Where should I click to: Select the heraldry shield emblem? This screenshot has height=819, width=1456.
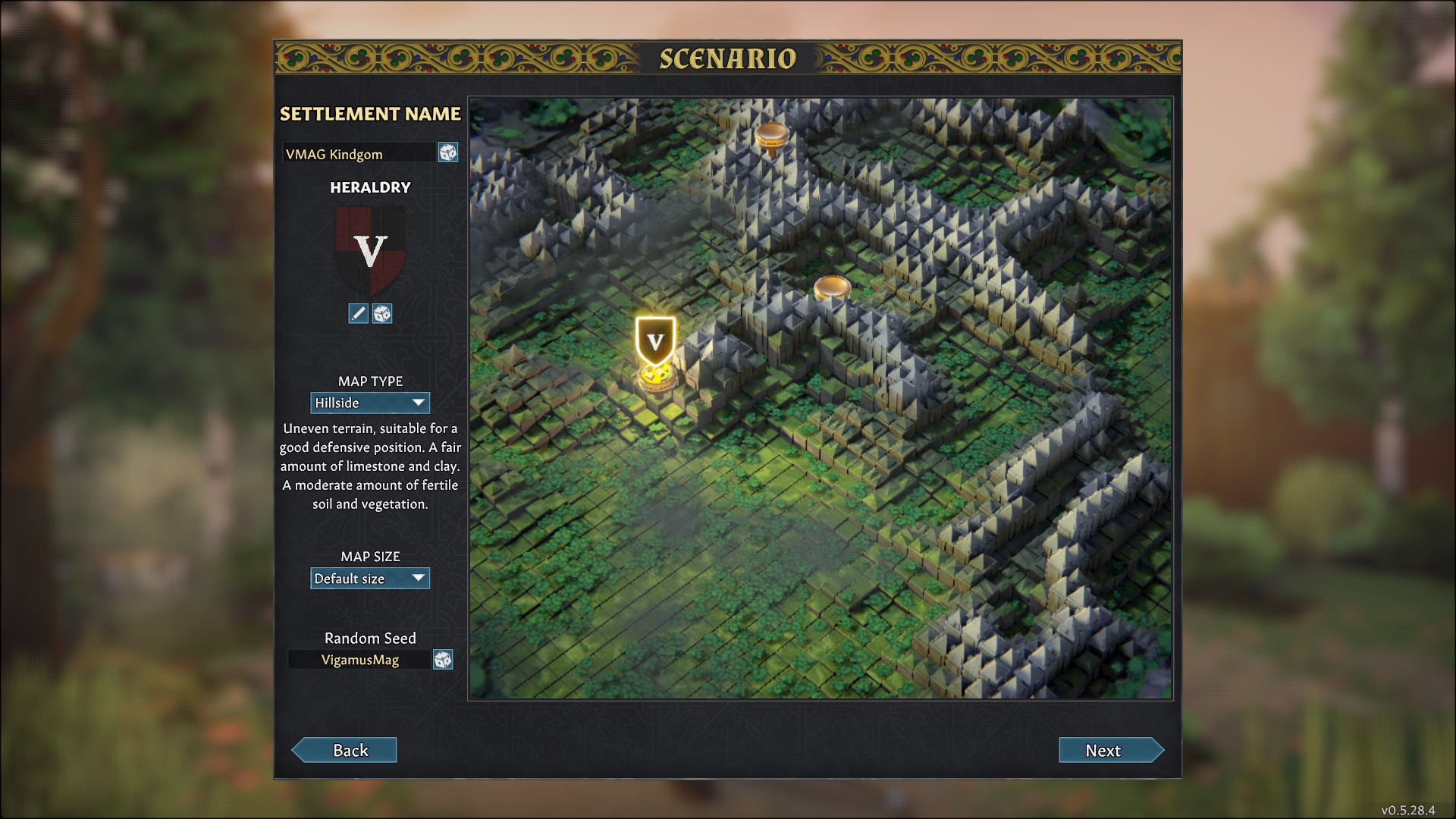pyautogui.click(x=371, y=251)
